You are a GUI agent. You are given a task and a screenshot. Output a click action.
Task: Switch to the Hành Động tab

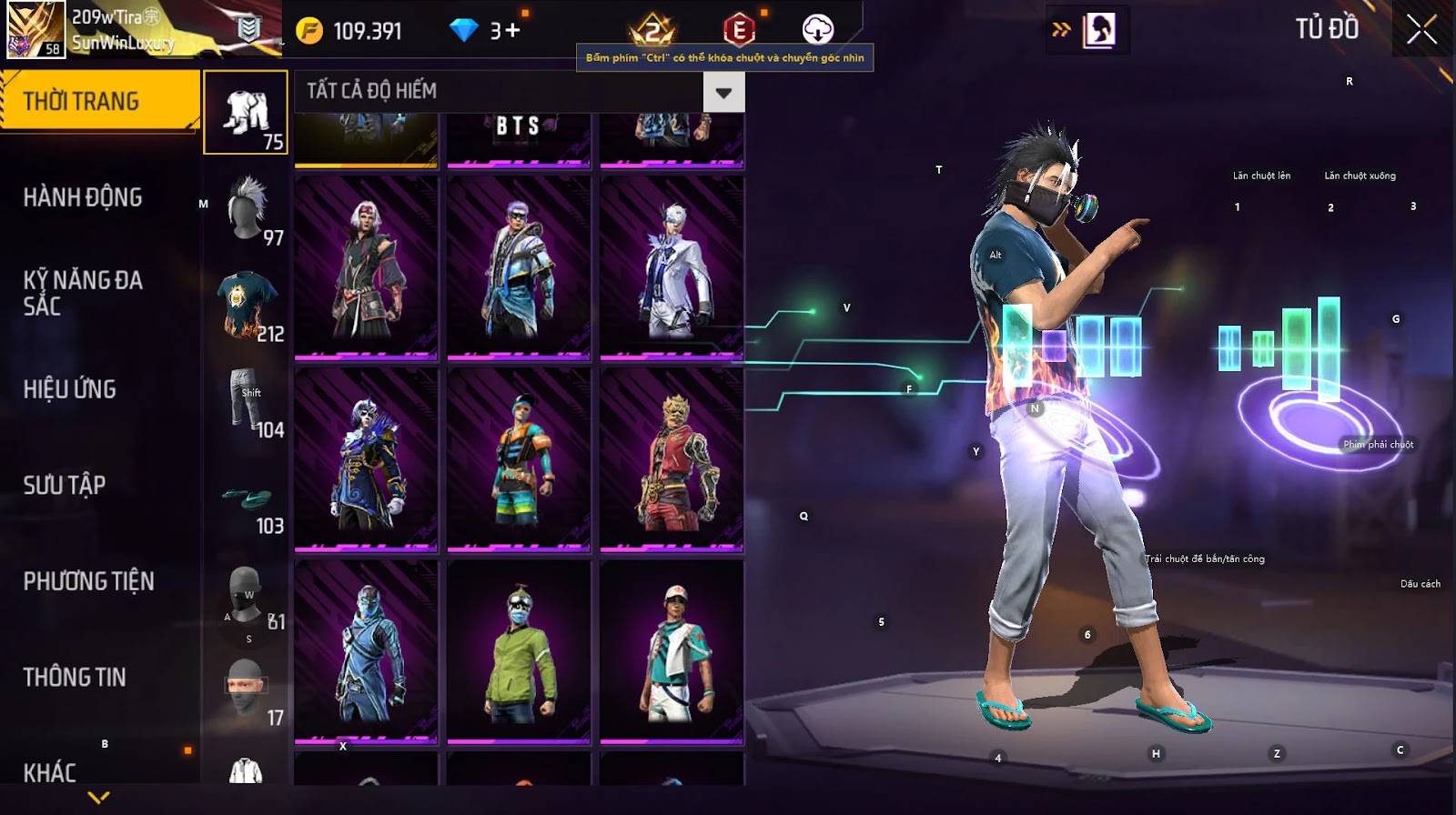83,197
